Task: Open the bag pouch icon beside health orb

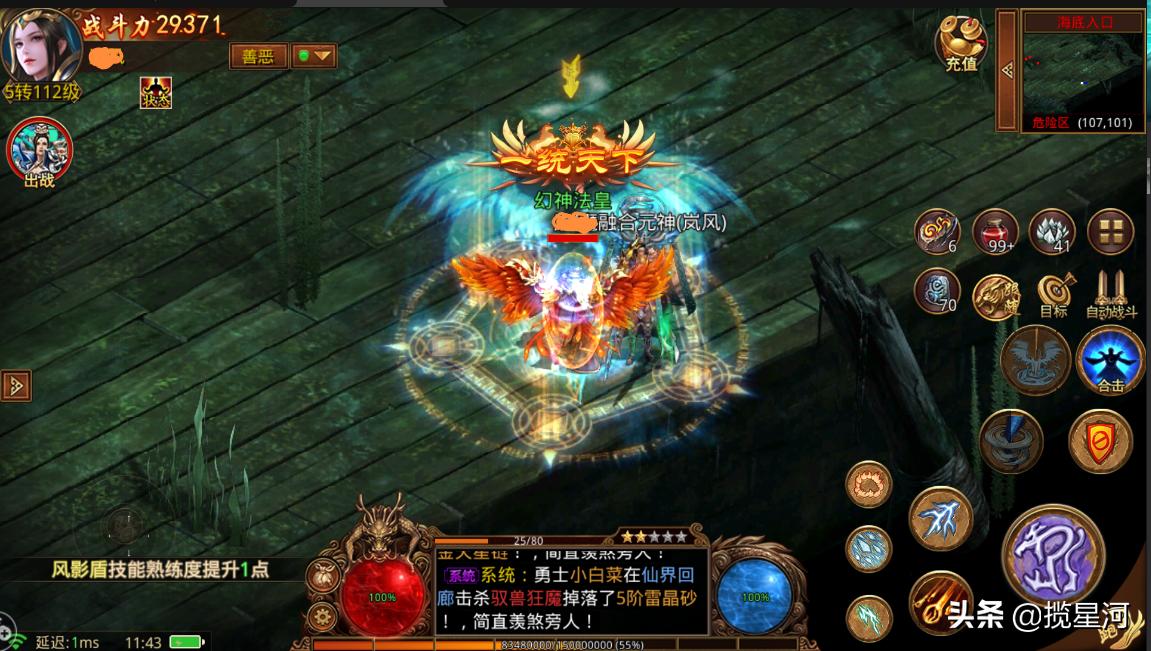Action: [x=321, y=574]
